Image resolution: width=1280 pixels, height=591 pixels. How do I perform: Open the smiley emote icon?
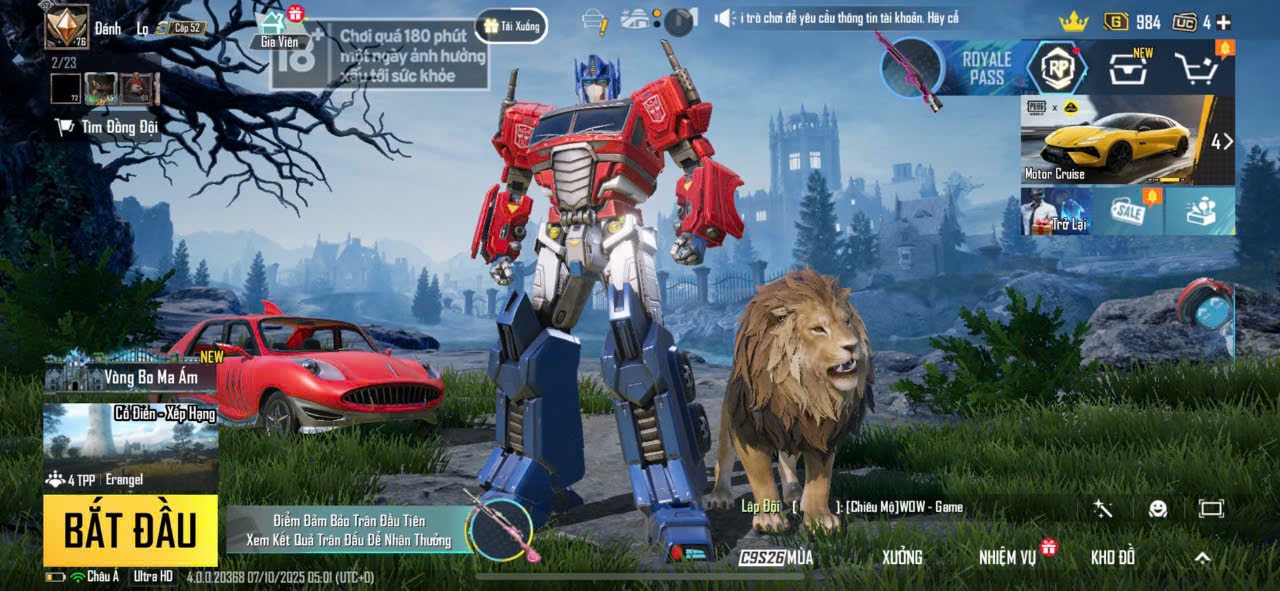pyautogui.click(x=1157, y=508)
